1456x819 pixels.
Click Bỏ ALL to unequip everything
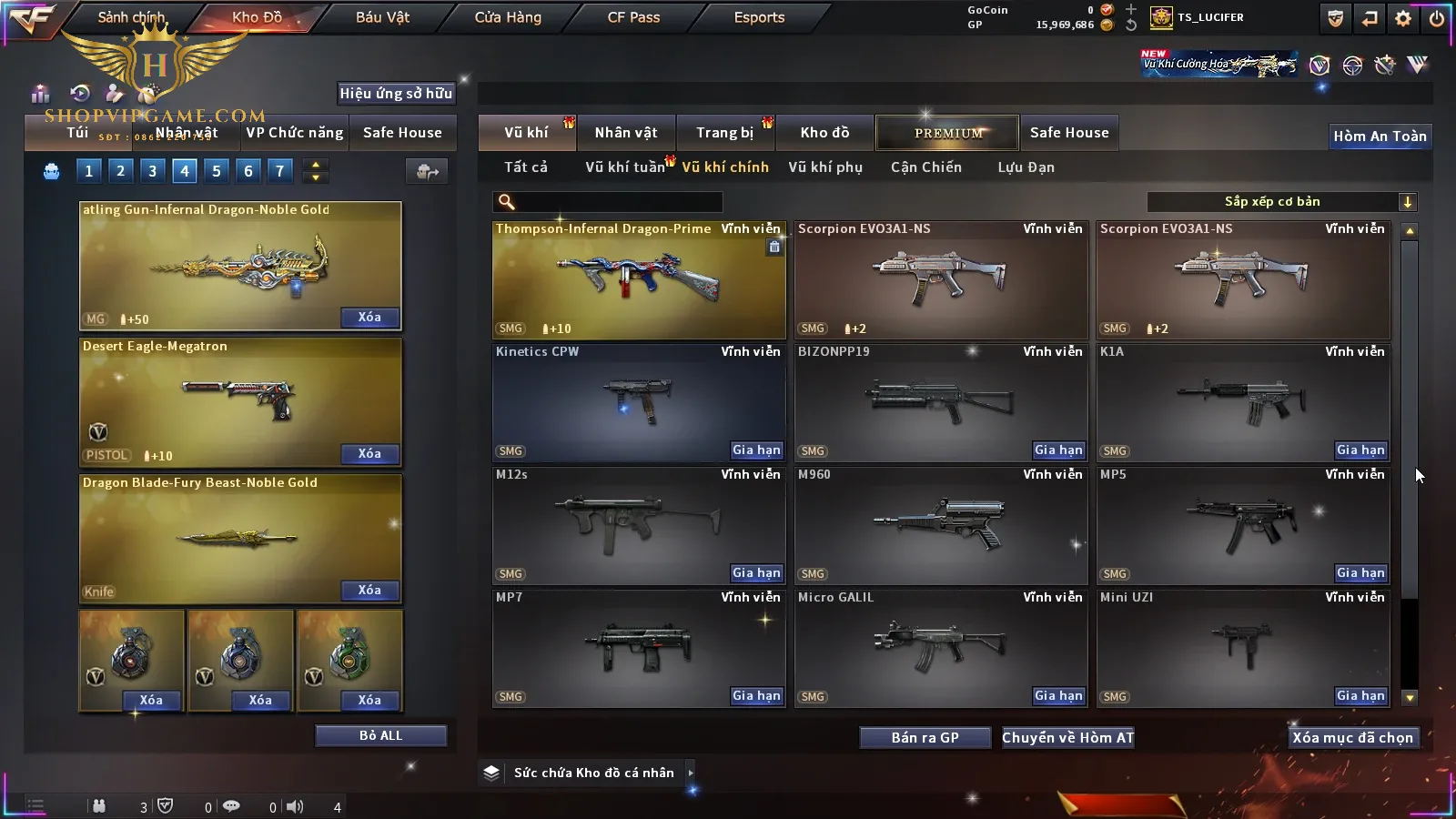(380, 735)
